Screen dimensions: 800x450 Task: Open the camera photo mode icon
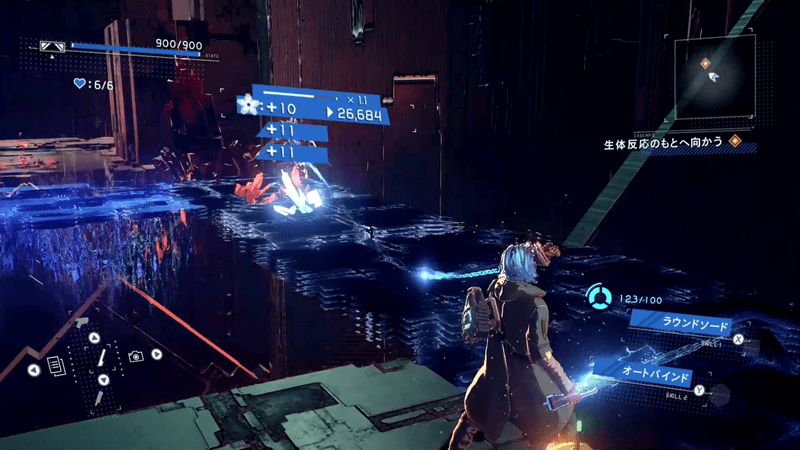[x=135, y=356]
